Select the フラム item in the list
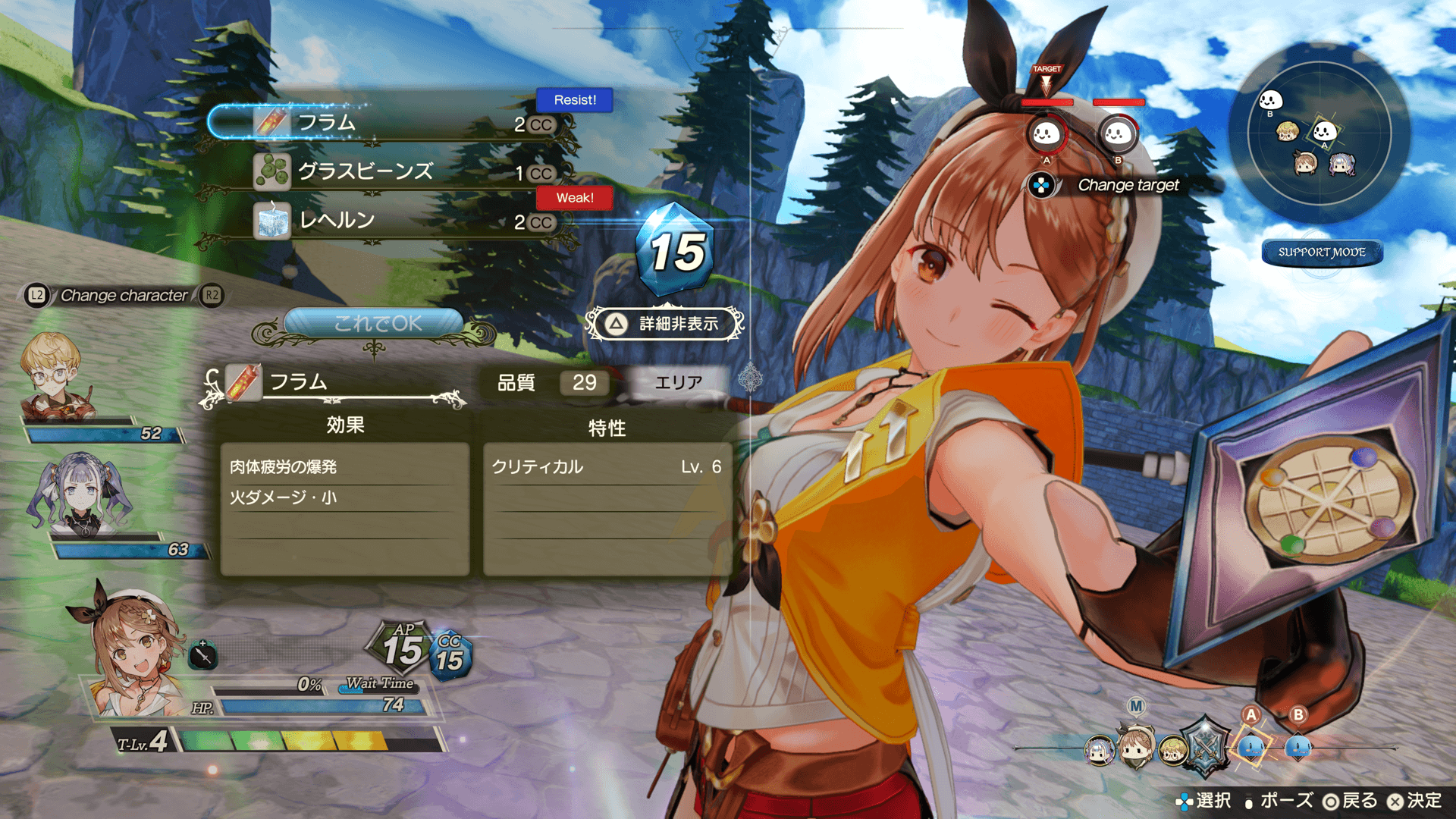 point(387,123)
